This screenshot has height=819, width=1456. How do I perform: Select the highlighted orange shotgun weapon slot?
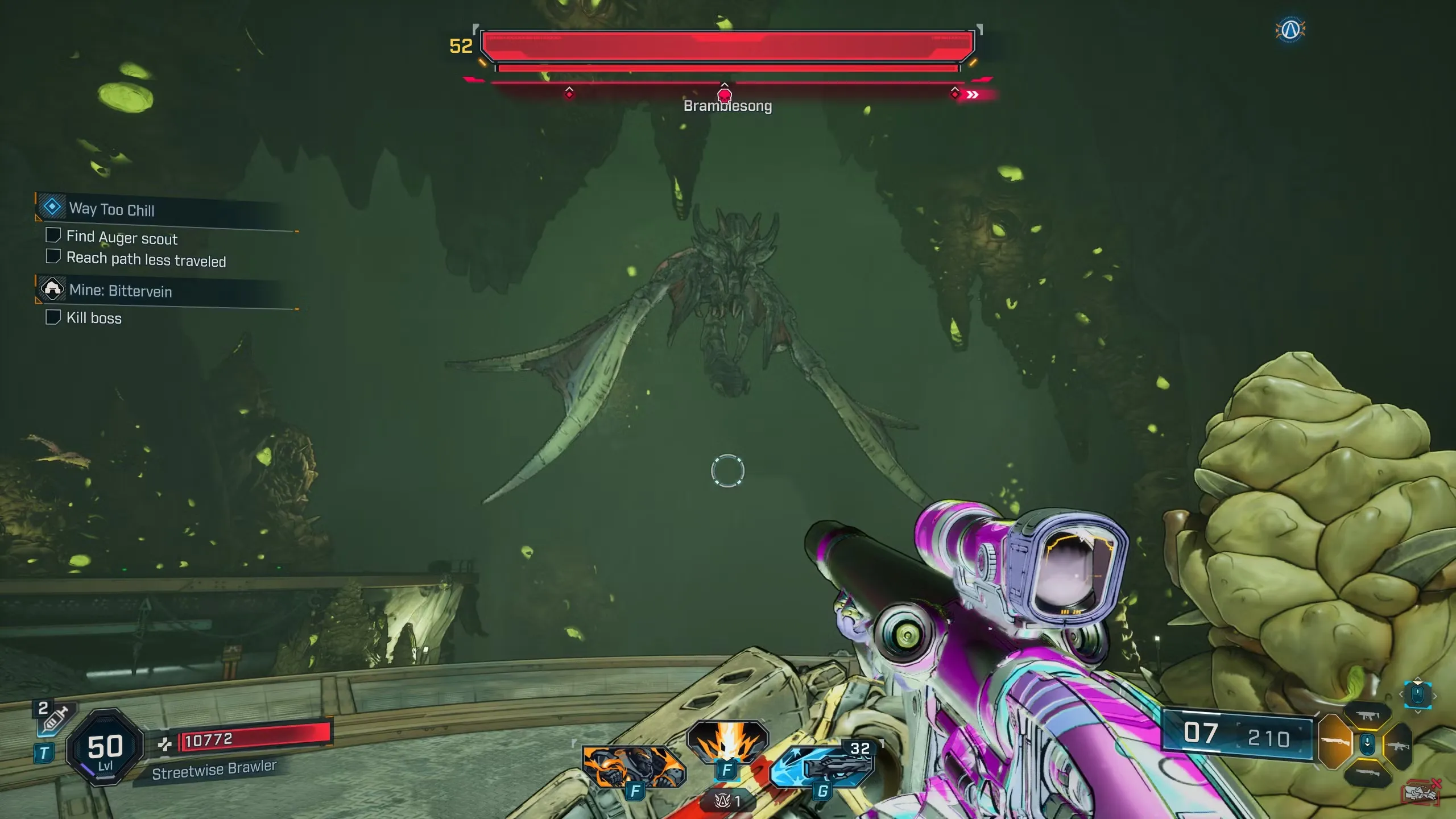point(1334,742)
